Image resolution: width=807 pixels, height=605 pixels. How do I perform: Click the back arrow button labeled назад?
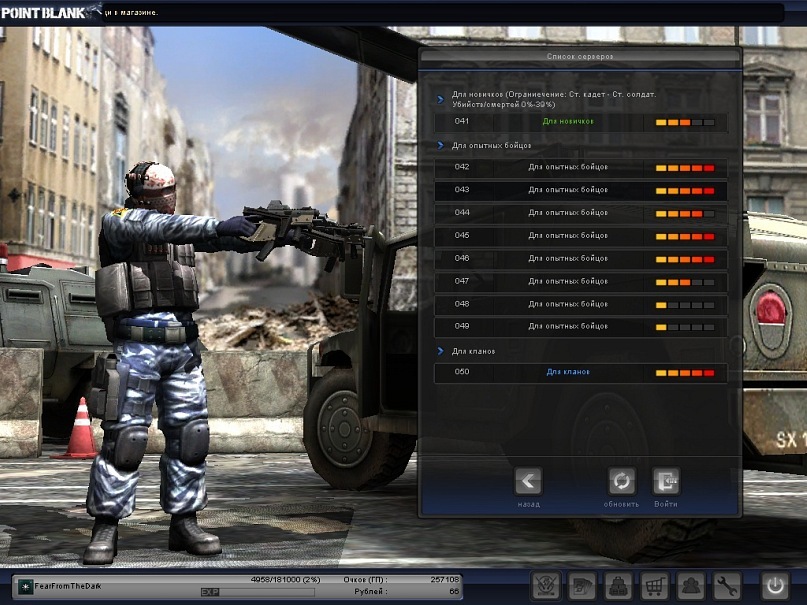[529, 482]
